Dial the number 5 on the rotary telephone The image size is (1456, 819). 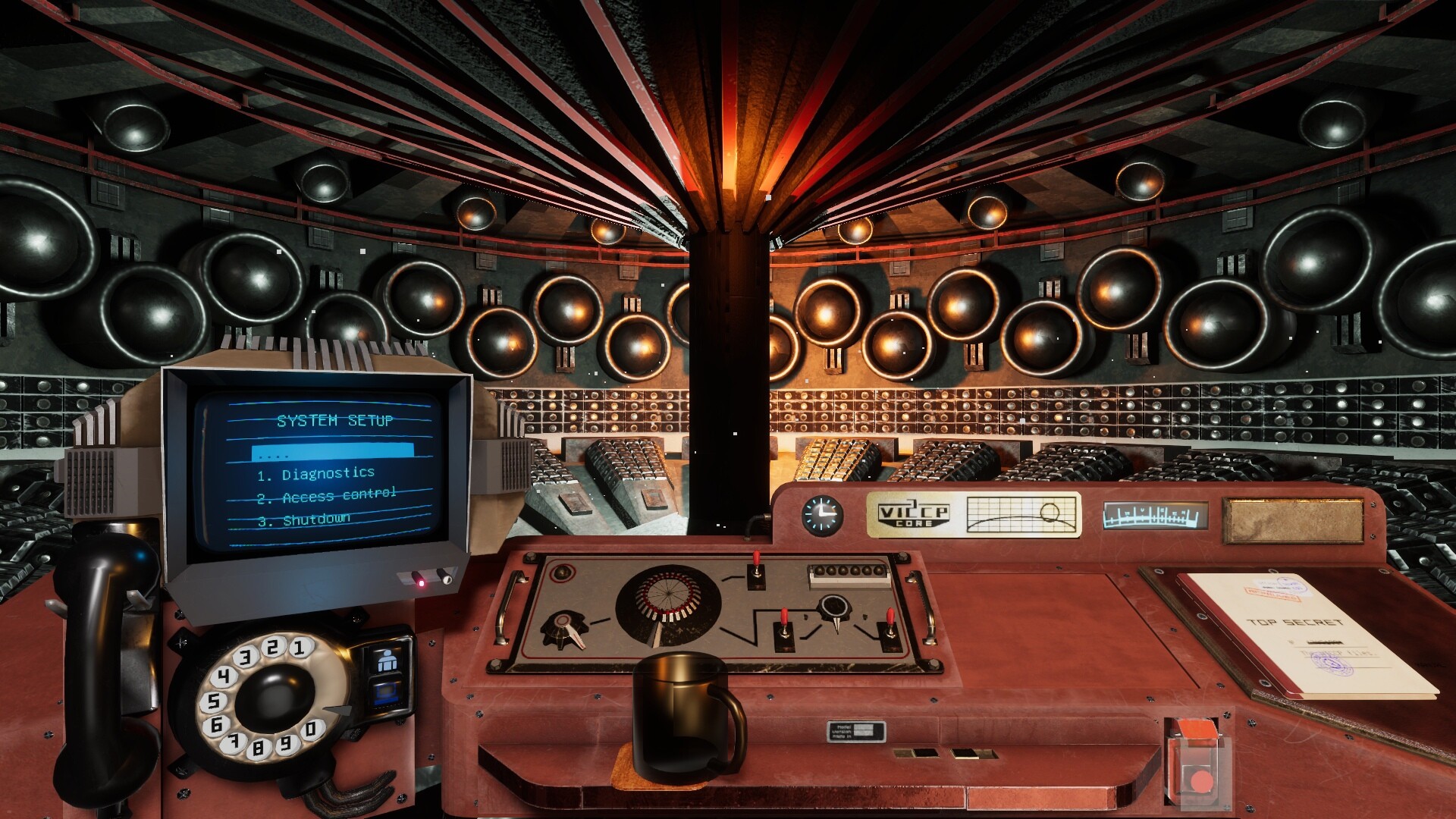point(214,701)
